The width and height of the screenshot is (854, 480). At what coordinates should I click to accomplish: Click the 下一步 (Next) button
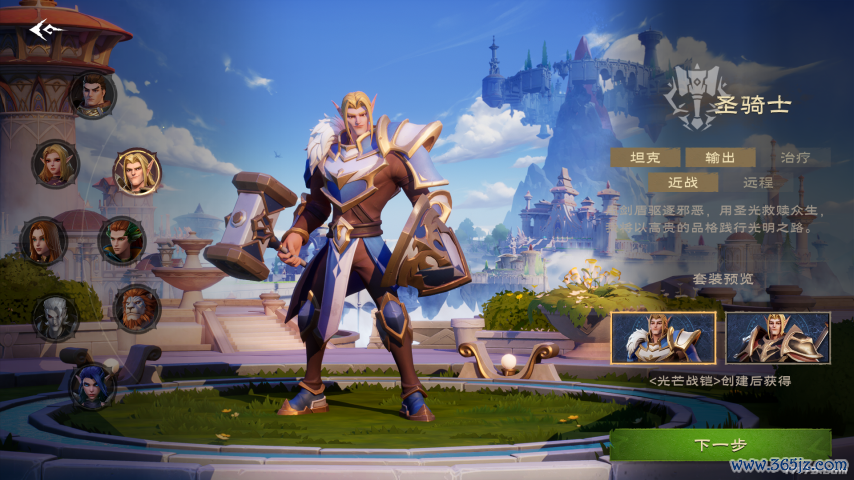pos(720,445)
